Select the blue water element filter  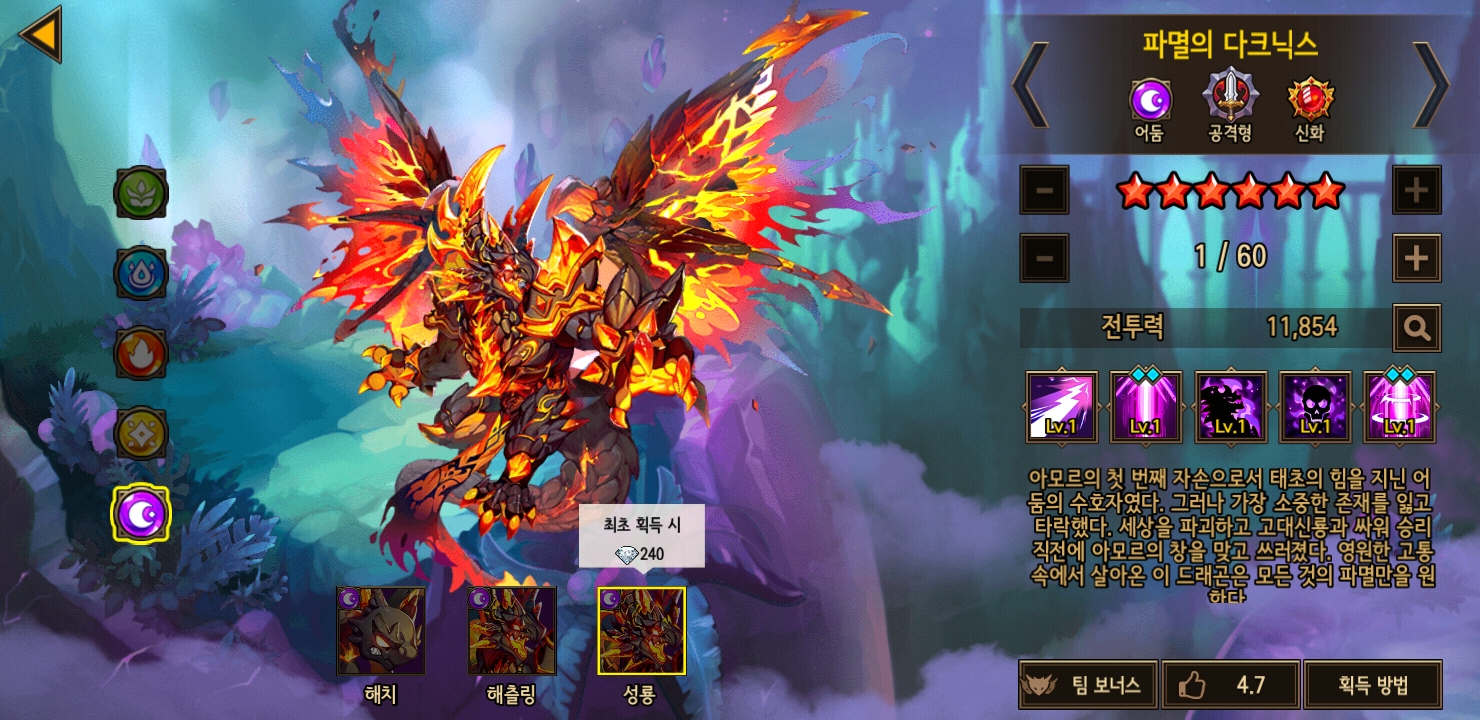141,273
